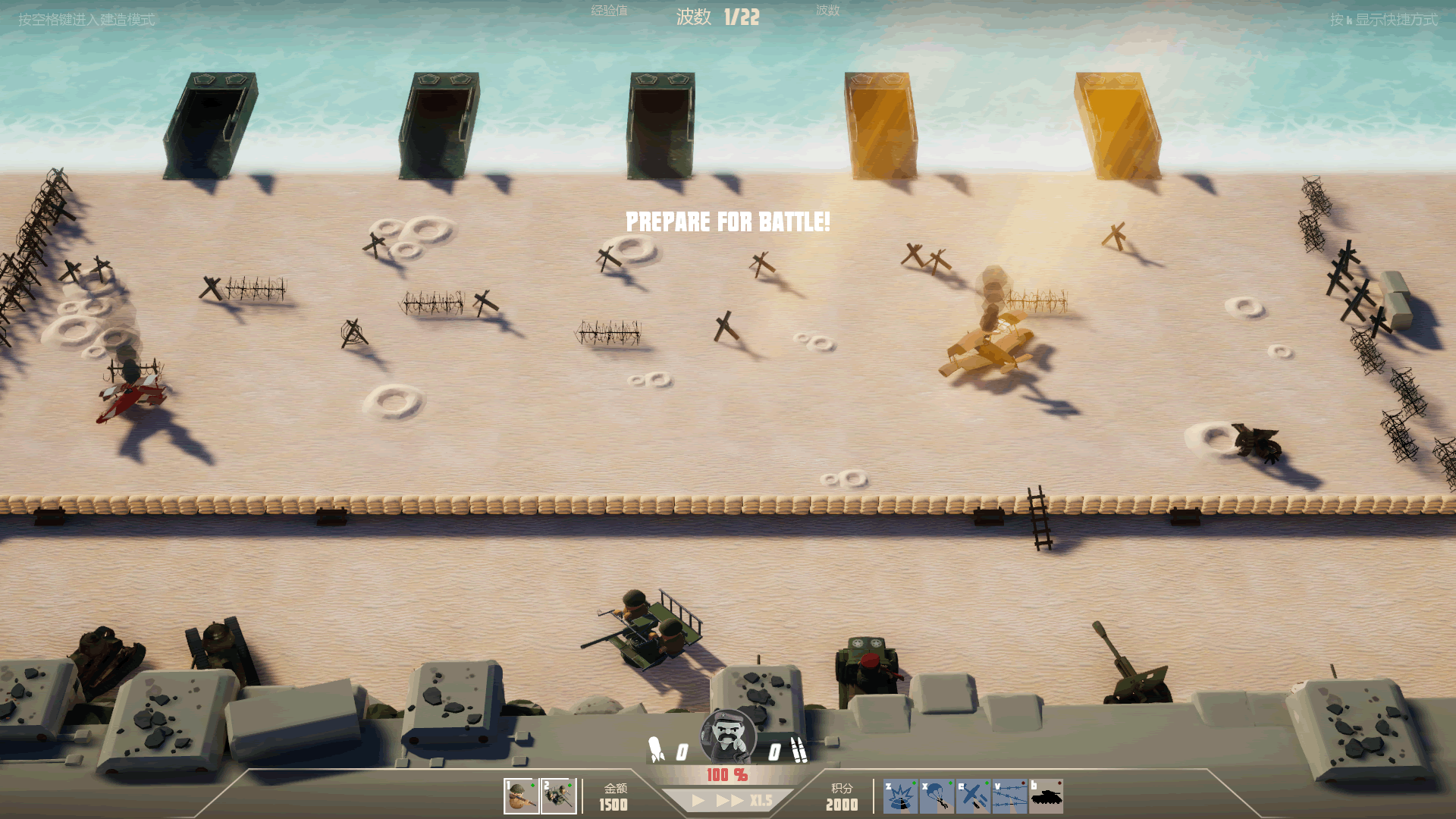Activate fast-forward speed control
This screenshot has width=1456, height=819.
tap(730, 801)
